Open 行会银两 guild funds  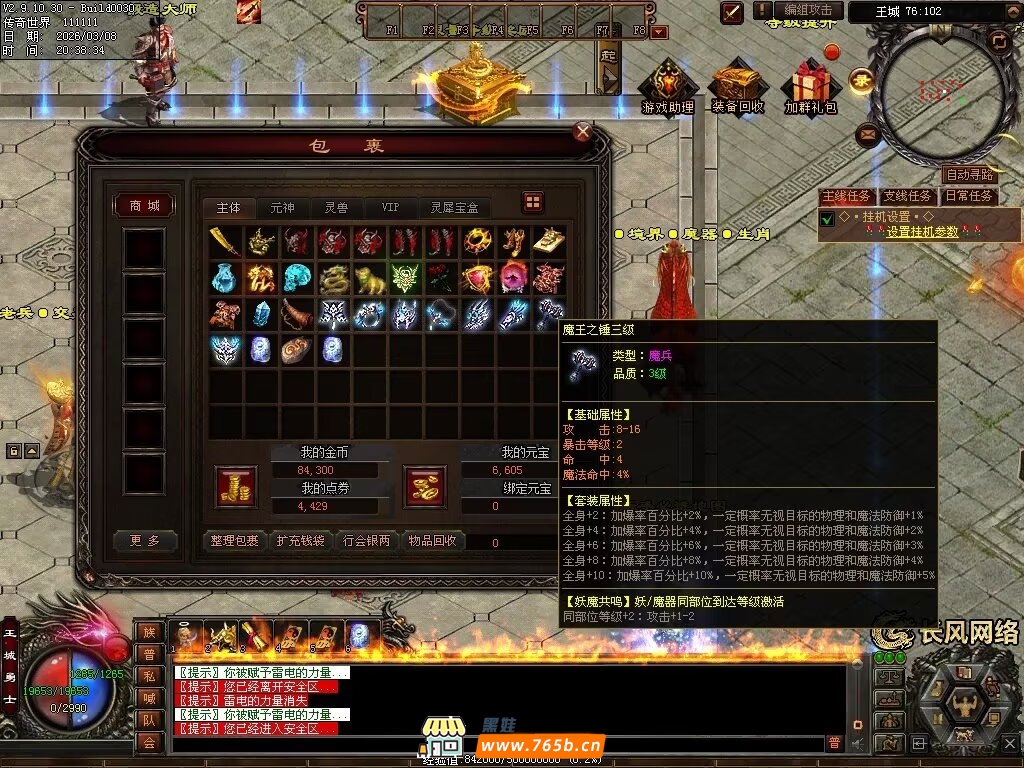pos(366,541)
